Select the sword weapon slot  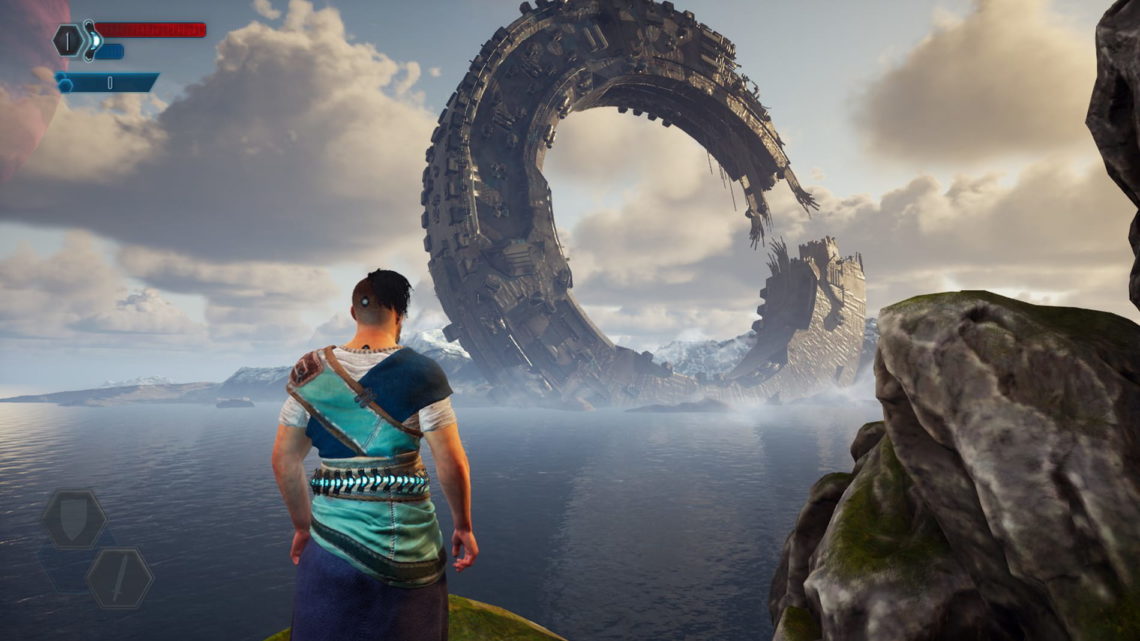point(119,578)
